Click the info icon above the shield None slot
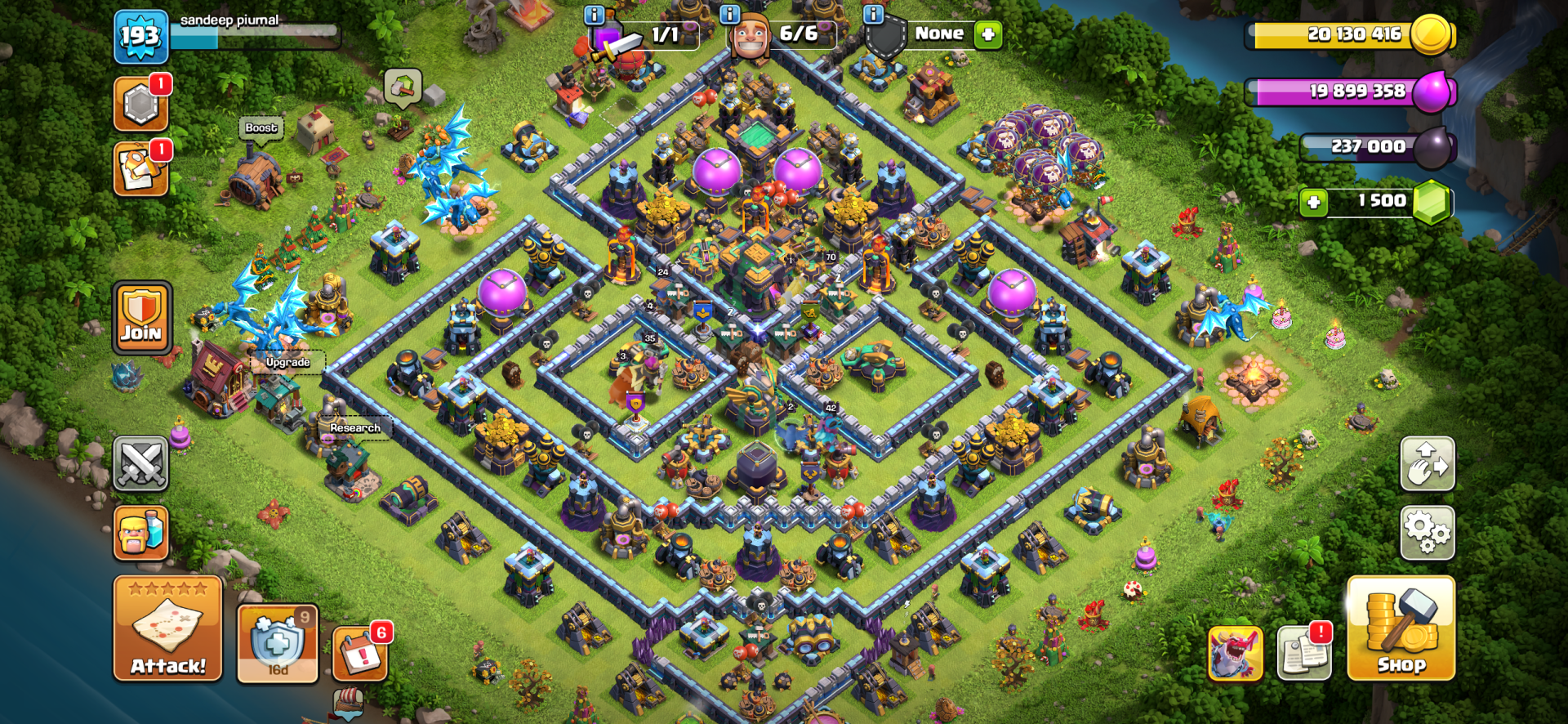The width and height of the screenshot is (1568, 724). click(875, 13)
